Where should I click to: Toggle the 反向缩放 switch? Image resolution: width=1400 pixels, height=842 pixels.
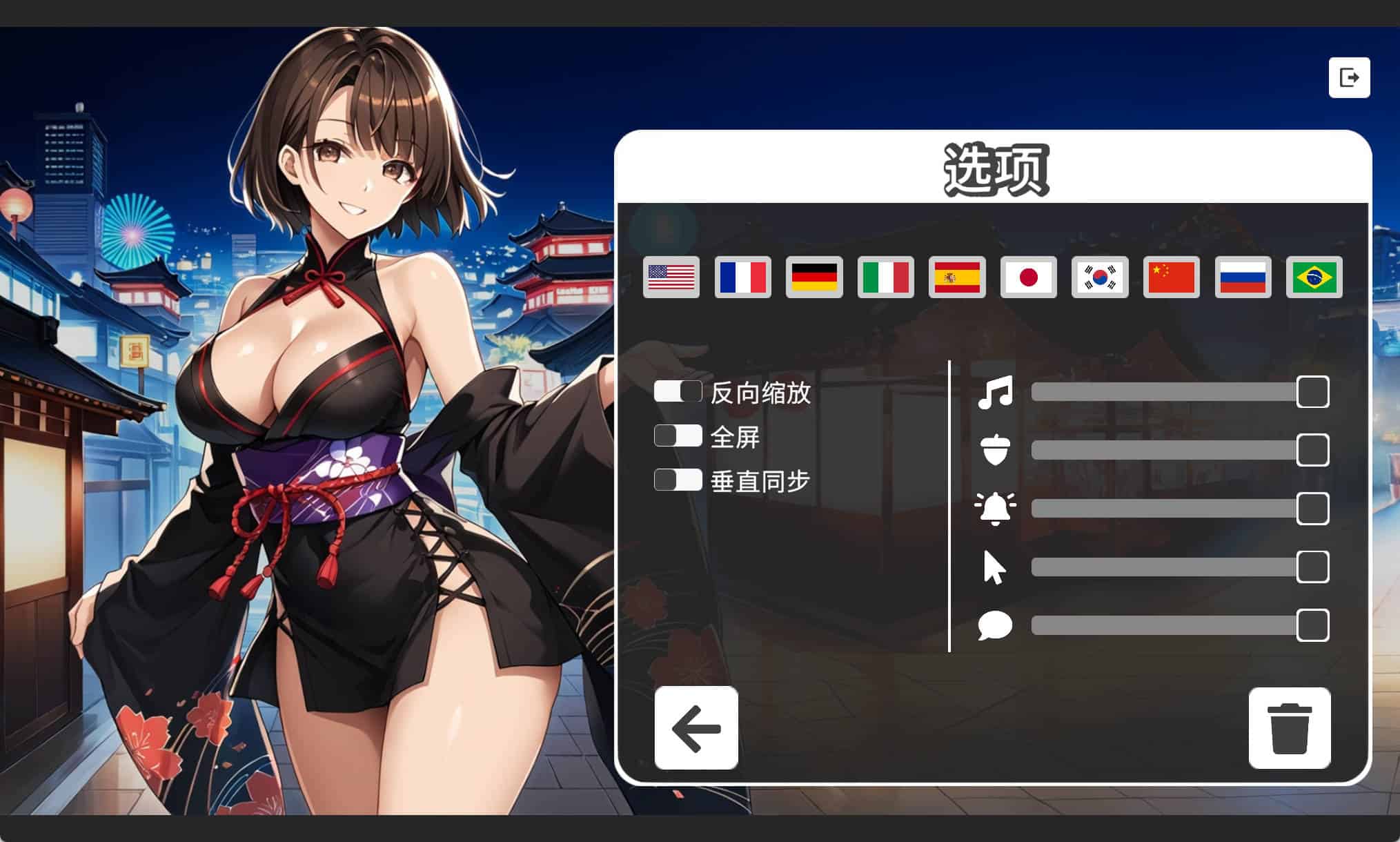678,391
